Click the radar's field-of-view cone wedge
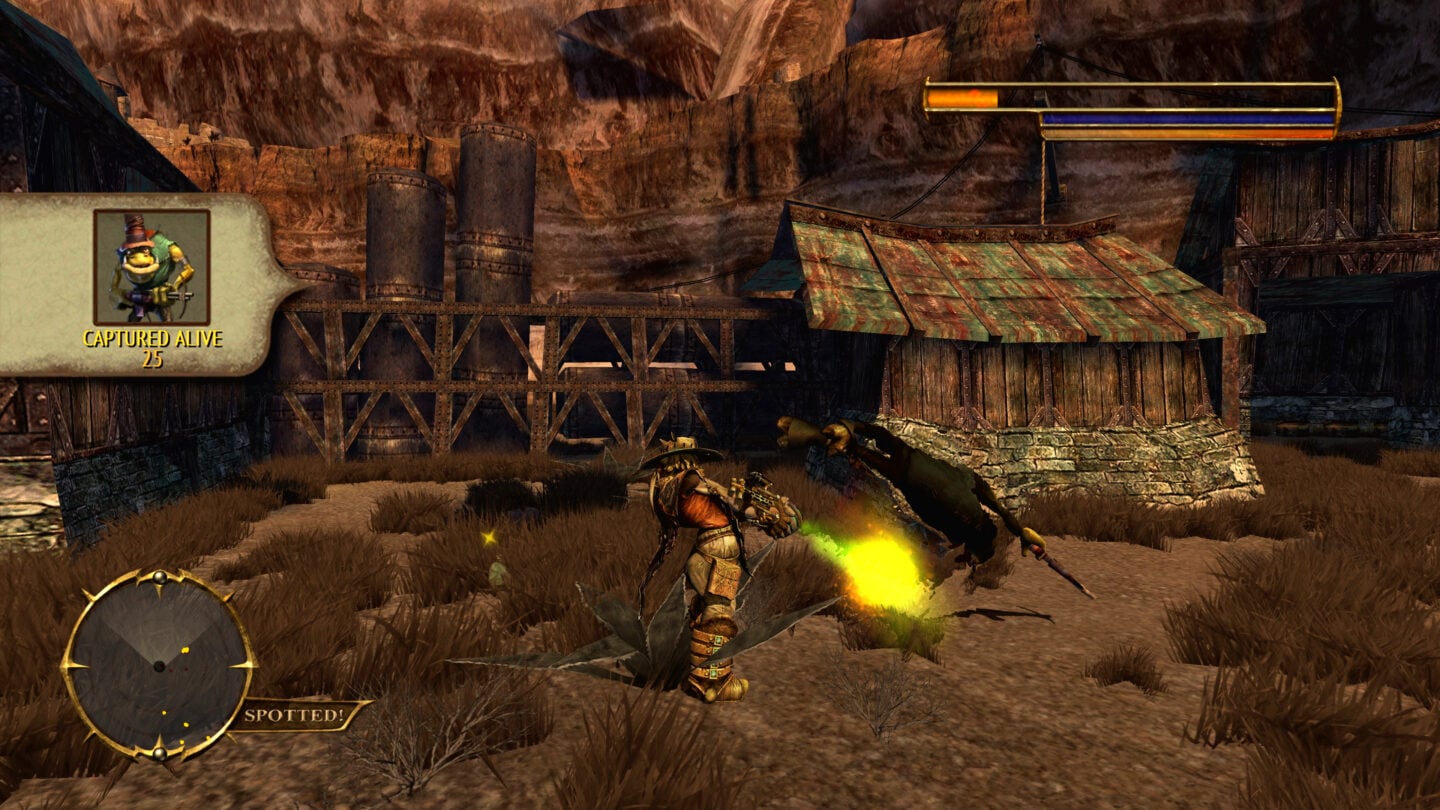1440x810 pixels. [160, 630]
